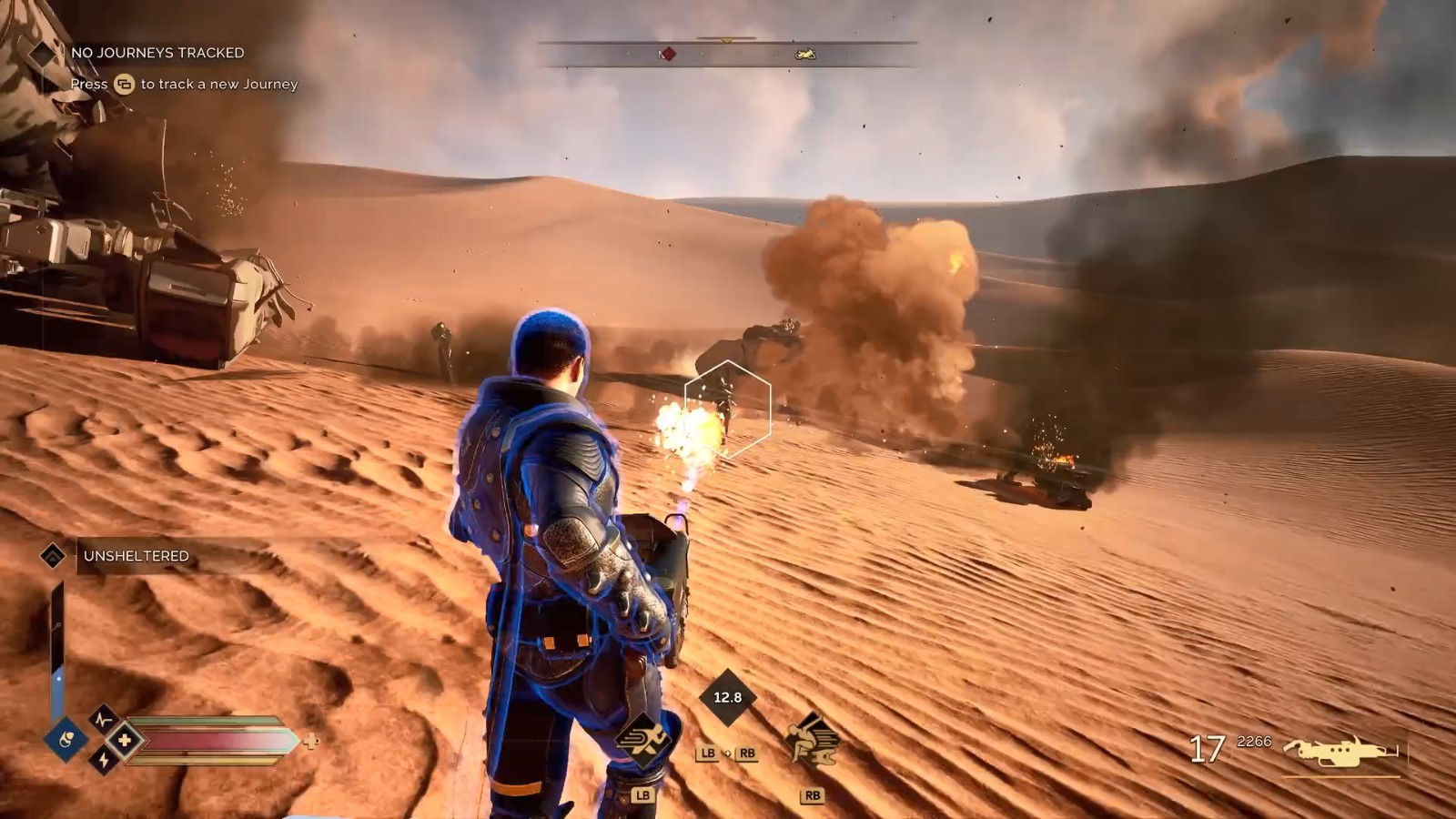
Task: Activate the sprinting runner ability
Action: pos(643,740)
